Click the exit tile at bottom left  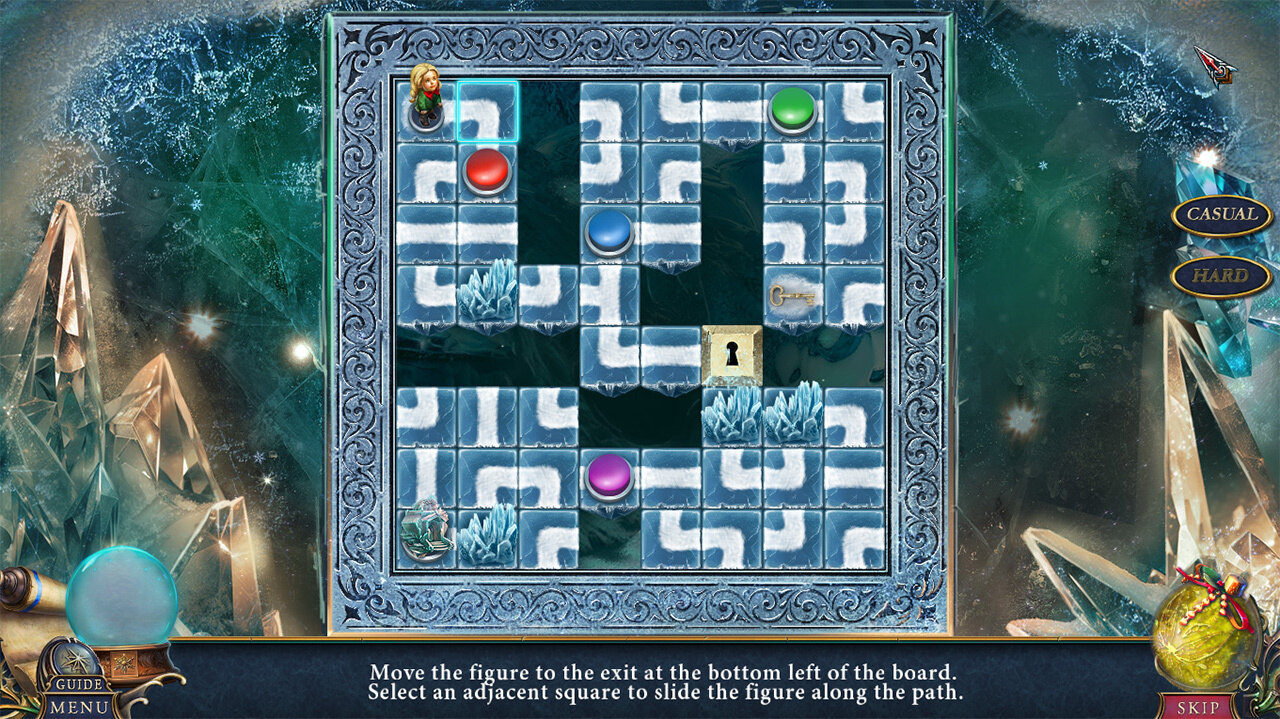click(426, 535)
